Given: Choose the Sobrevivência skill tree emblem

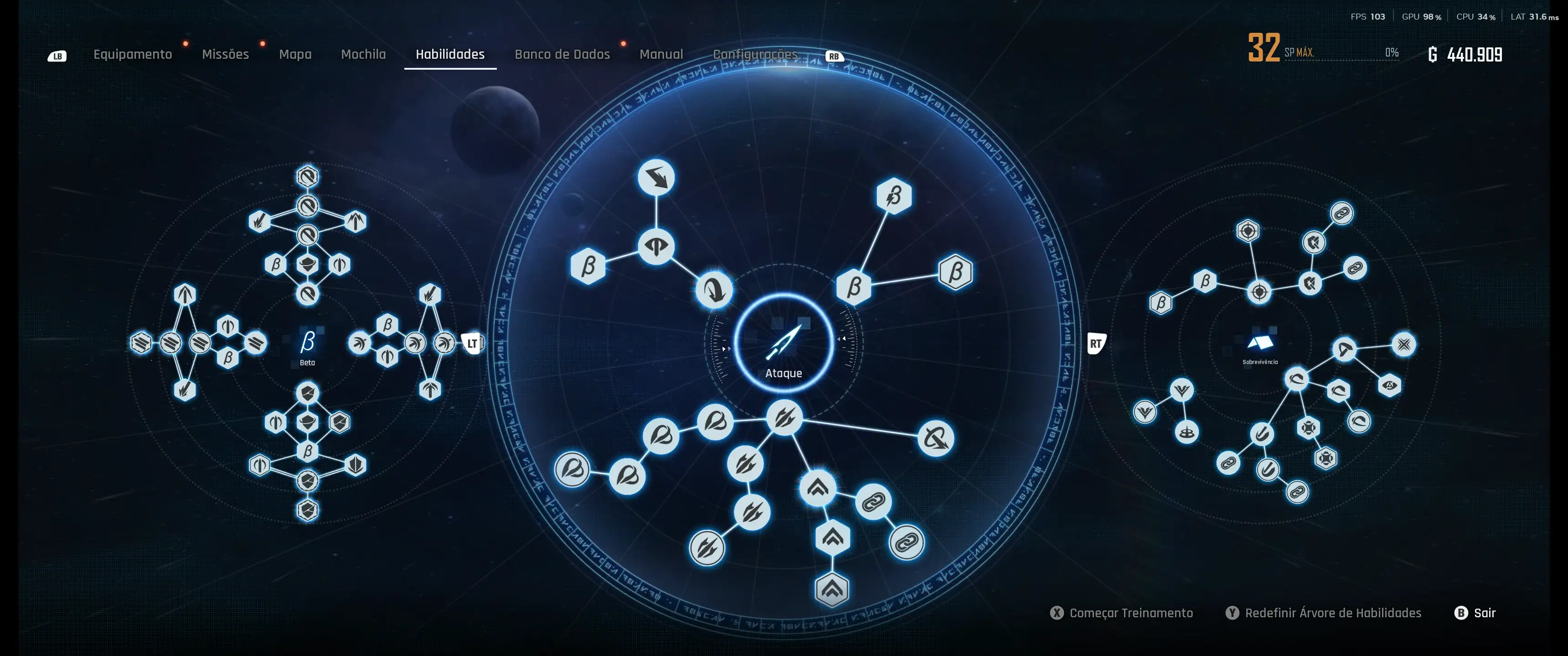Looking at the screenshot, I should pyautogui.click(x=1259, y=344).
